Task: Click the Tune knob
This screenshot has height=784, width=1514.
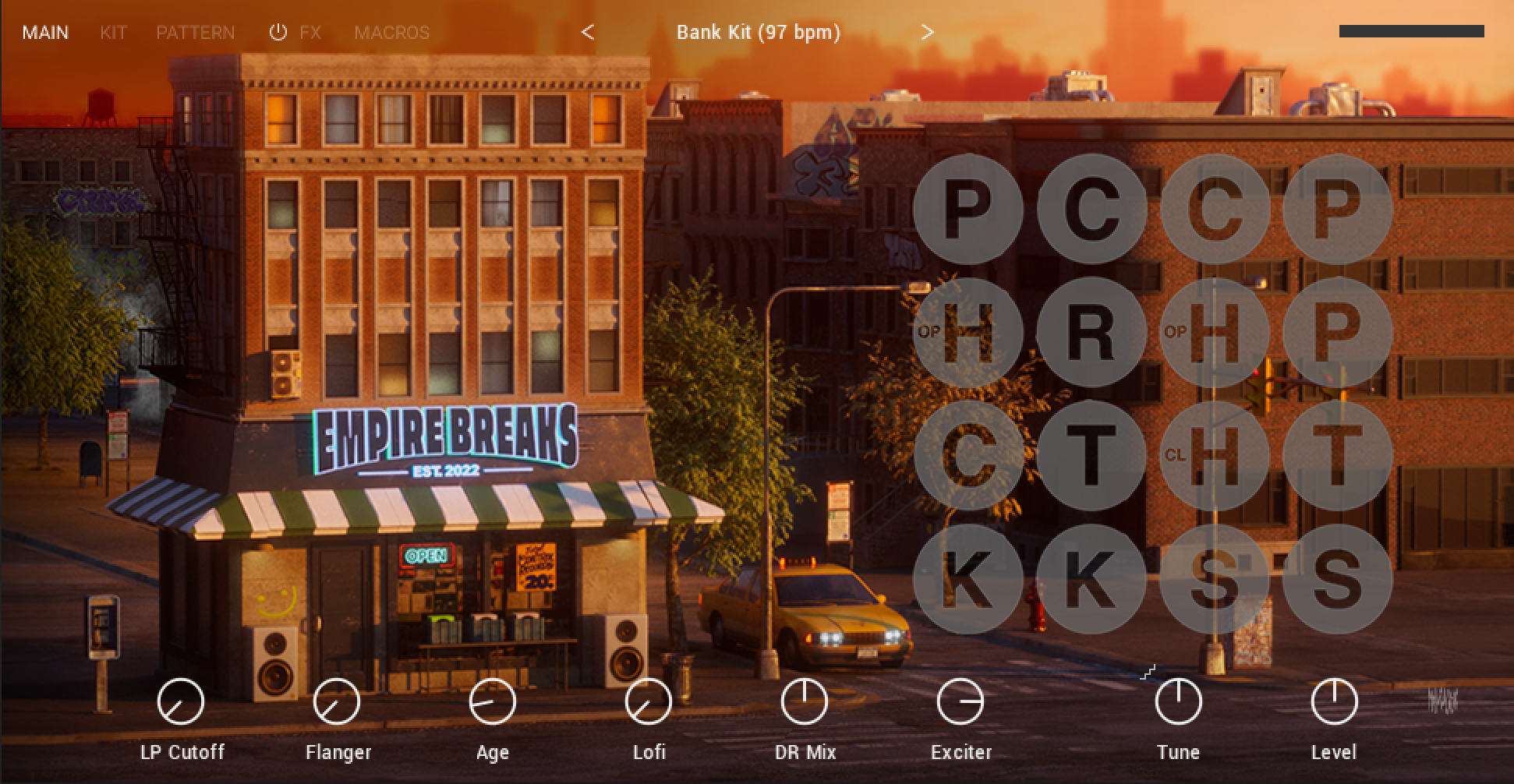Action: 1178,701
